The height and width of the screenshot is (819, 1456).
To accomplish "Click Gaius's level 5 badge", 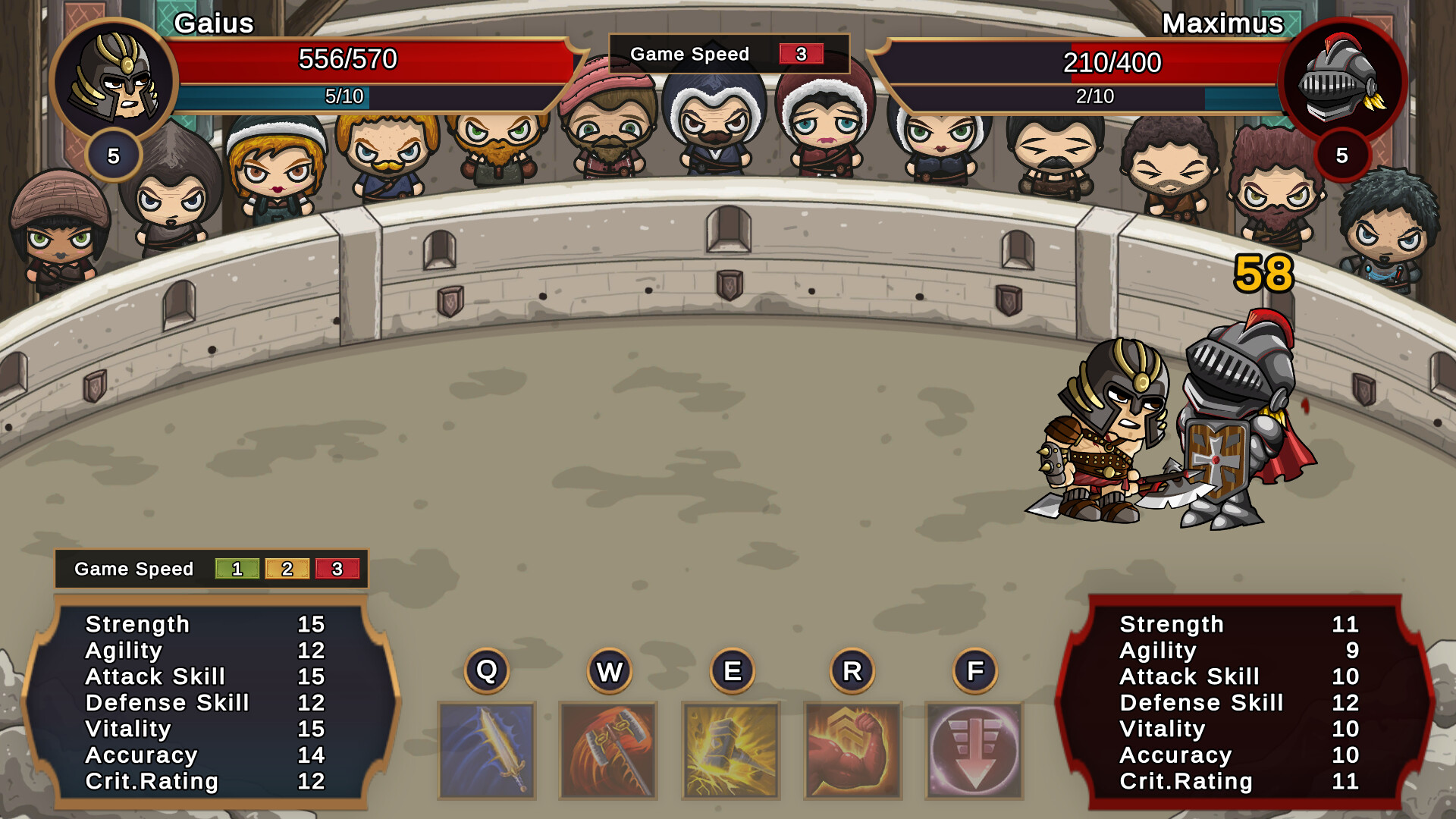I will [x=114, y=155].
